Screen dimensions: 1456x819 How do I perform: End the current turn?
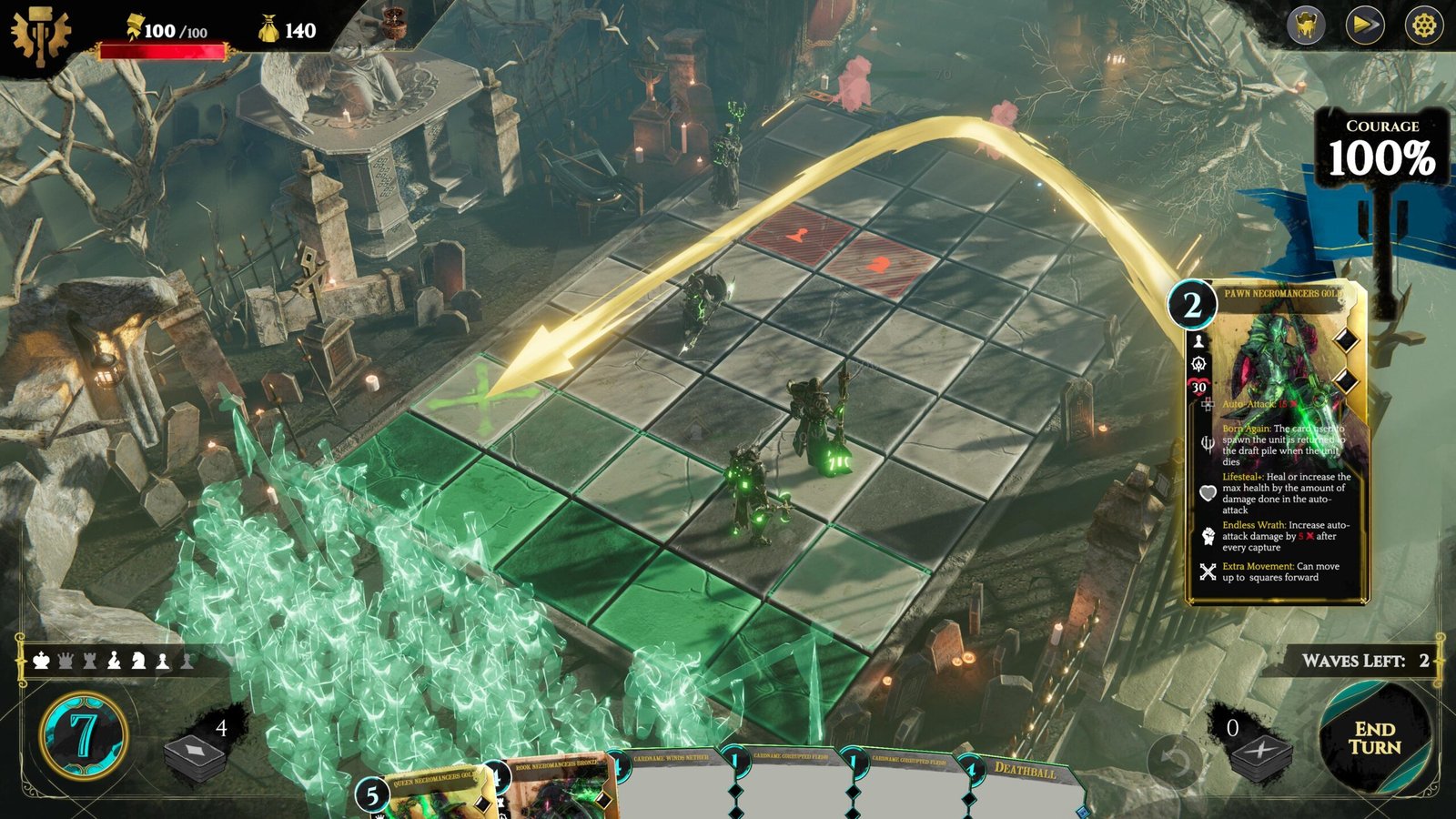click(x=1374, y=738)
